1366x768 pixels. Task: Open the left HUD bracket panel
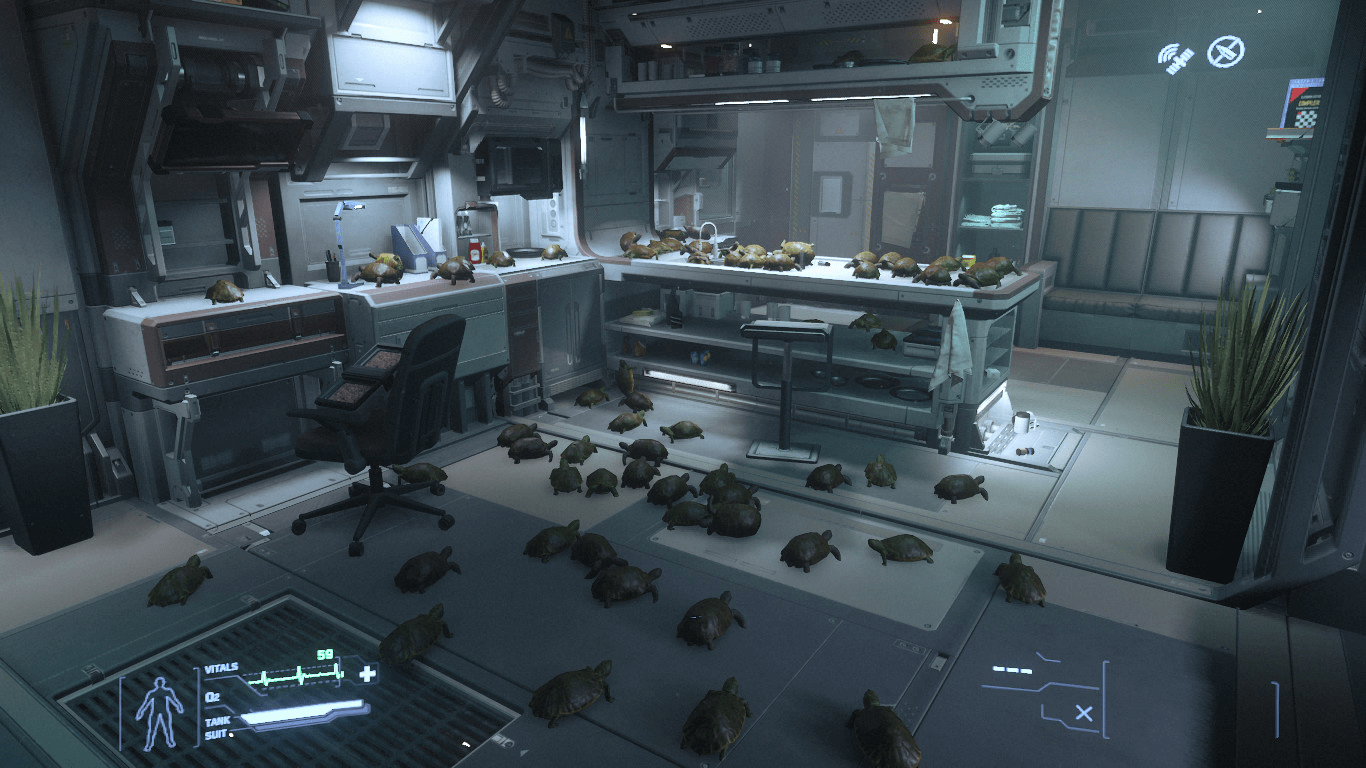pyautogui.click(x=121, y=712)
